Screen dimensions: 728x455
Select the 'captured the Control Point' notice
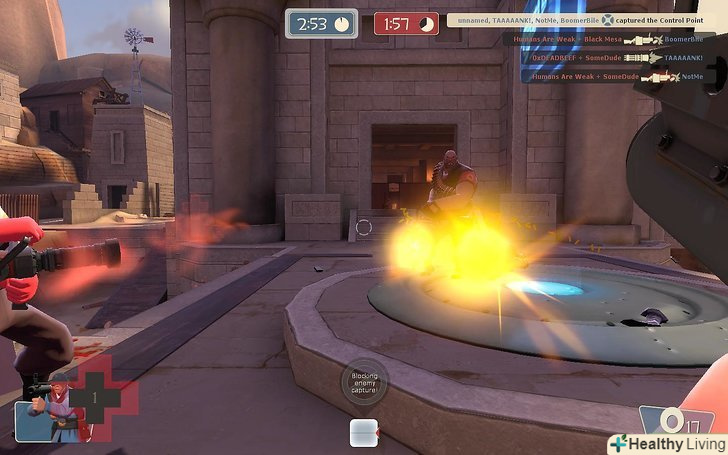tap(587, 20)
